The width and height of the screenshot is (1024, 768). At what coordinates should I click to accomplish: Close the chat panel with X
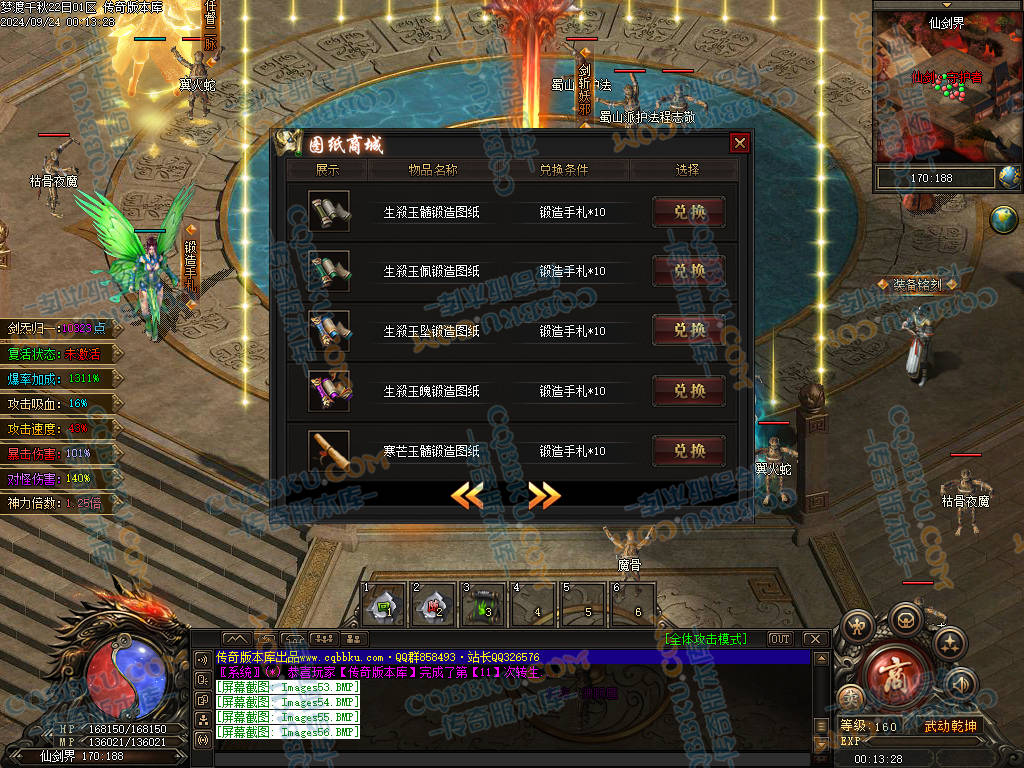pyautogui.click(x=814, y=639)
